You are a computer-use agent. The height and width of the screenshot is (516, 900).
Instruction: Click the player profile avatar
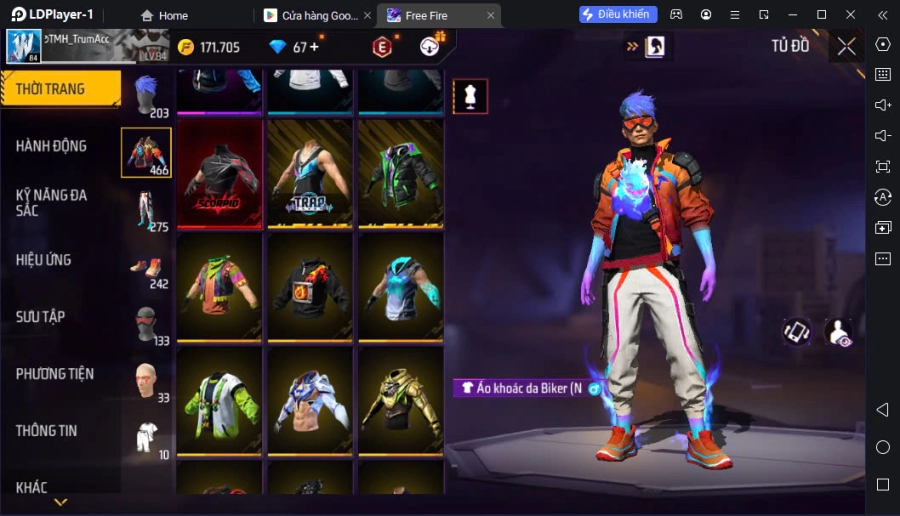point(24,46)
